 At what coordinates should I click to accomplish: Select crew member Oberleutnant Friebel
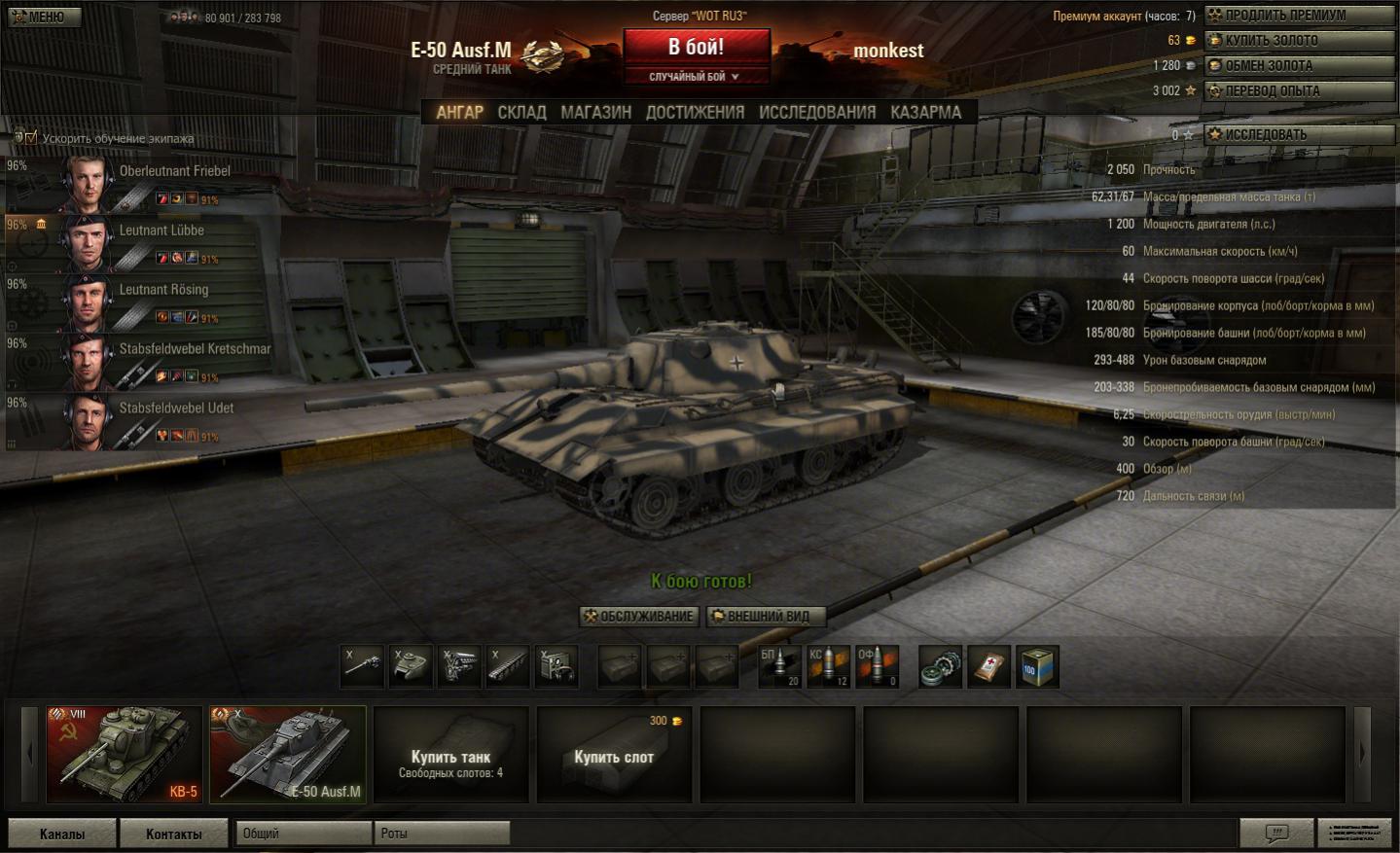(146, 183)
